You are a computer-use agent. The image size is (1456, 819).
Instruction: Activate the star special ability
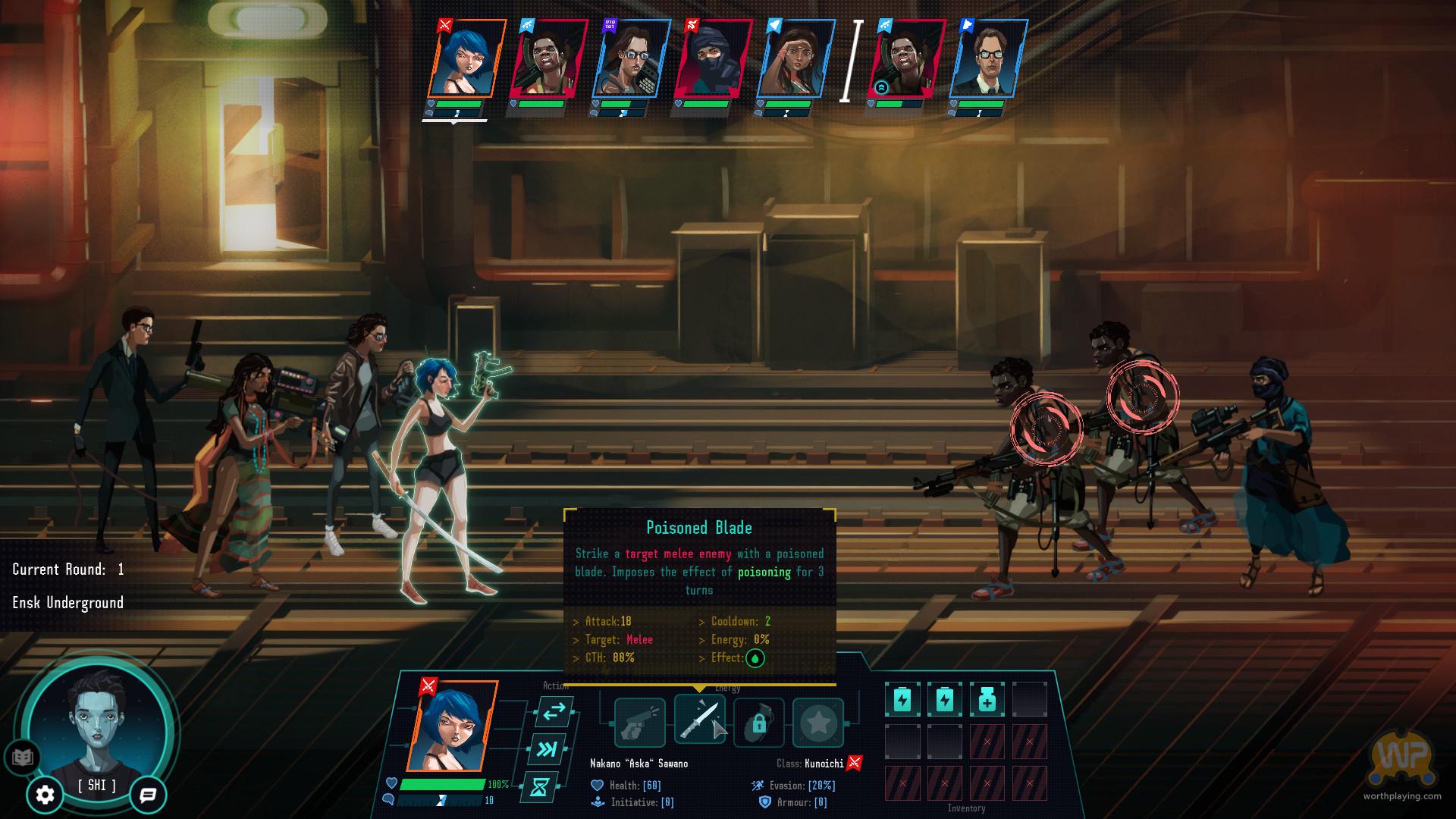point(817,723)
